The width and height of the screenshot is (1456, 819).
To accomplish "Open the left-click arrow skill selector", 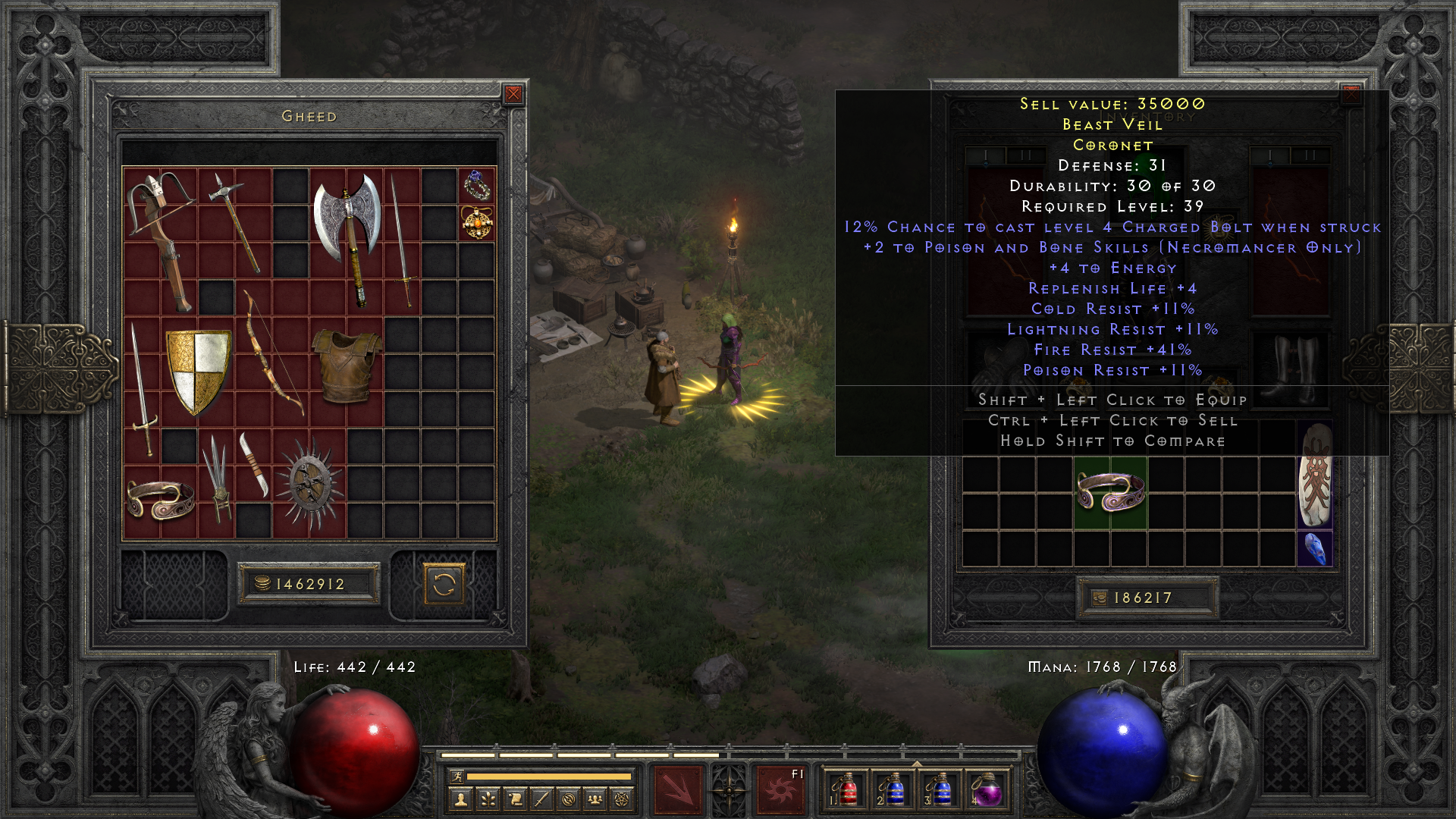I will (x=677, y=790).
